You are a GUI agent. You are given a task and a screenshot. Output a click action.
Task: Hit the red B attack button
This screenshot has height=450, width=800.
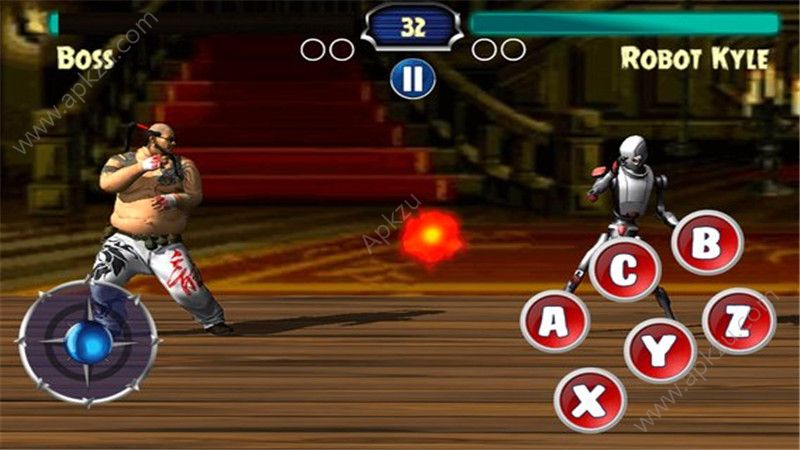point(707,243)
